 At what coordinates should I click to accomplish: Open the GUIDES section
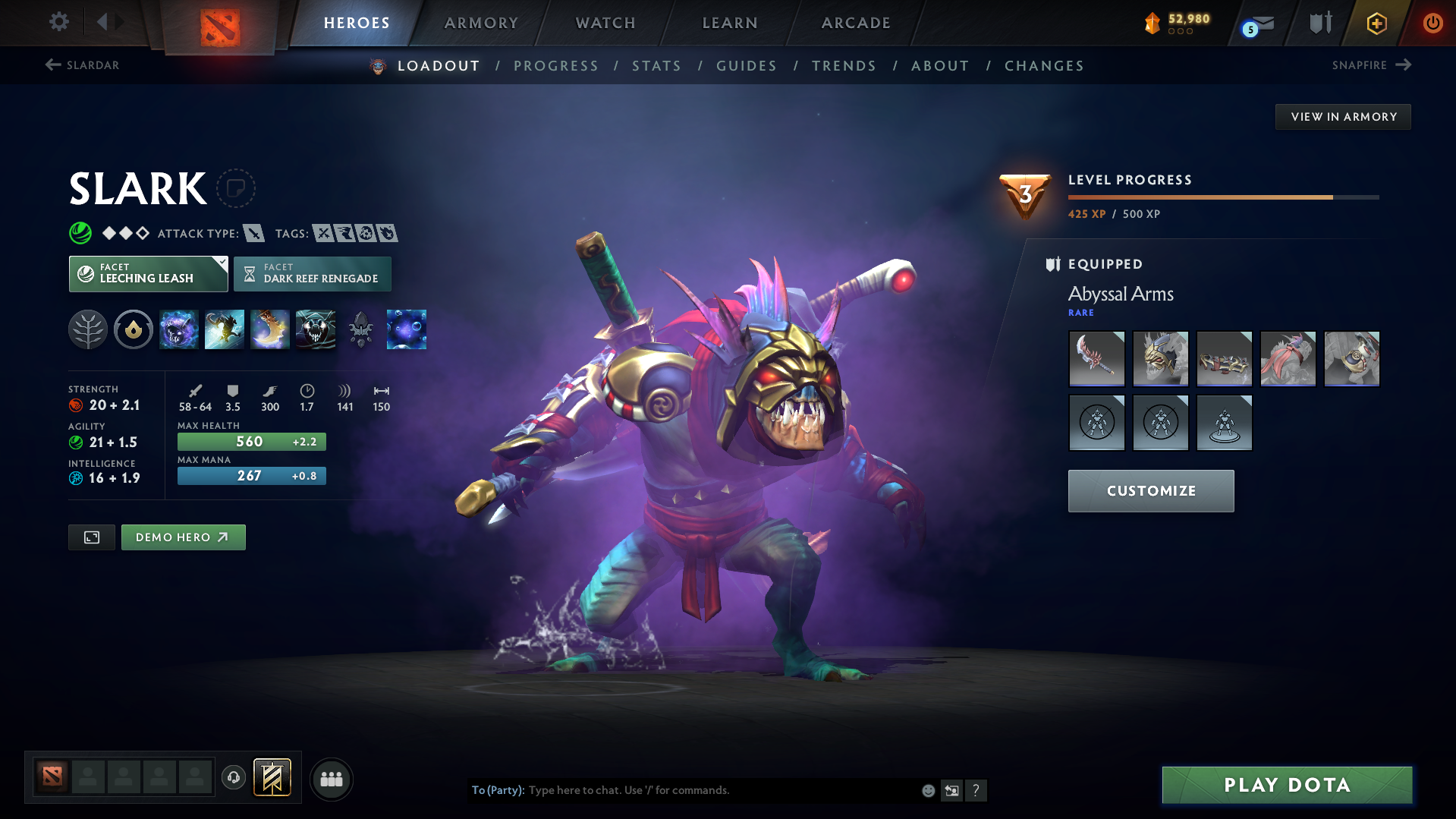746,65
